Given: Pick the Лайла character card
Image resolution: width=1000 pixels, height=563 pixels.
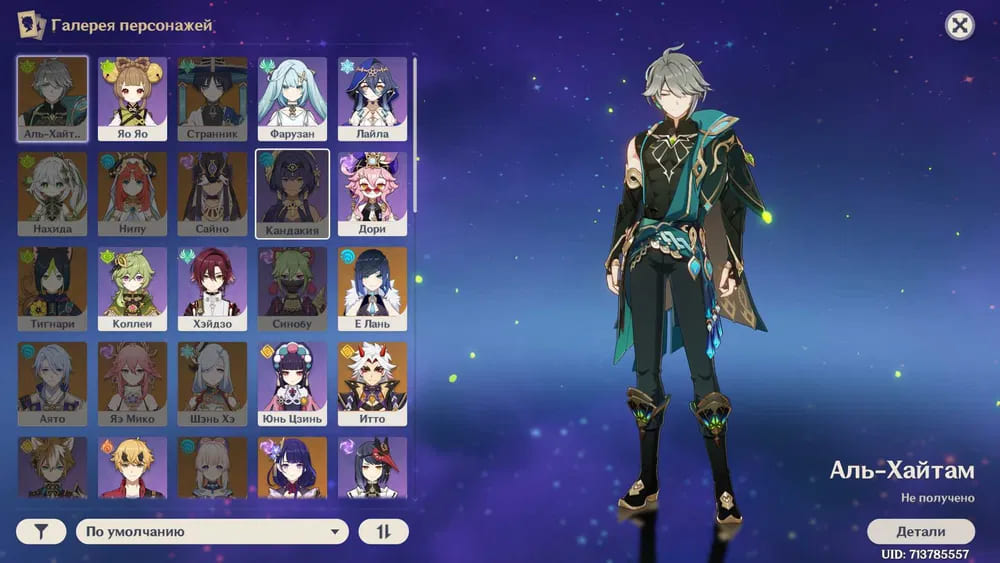Looking at the screenshot, I should click(372, 97).
